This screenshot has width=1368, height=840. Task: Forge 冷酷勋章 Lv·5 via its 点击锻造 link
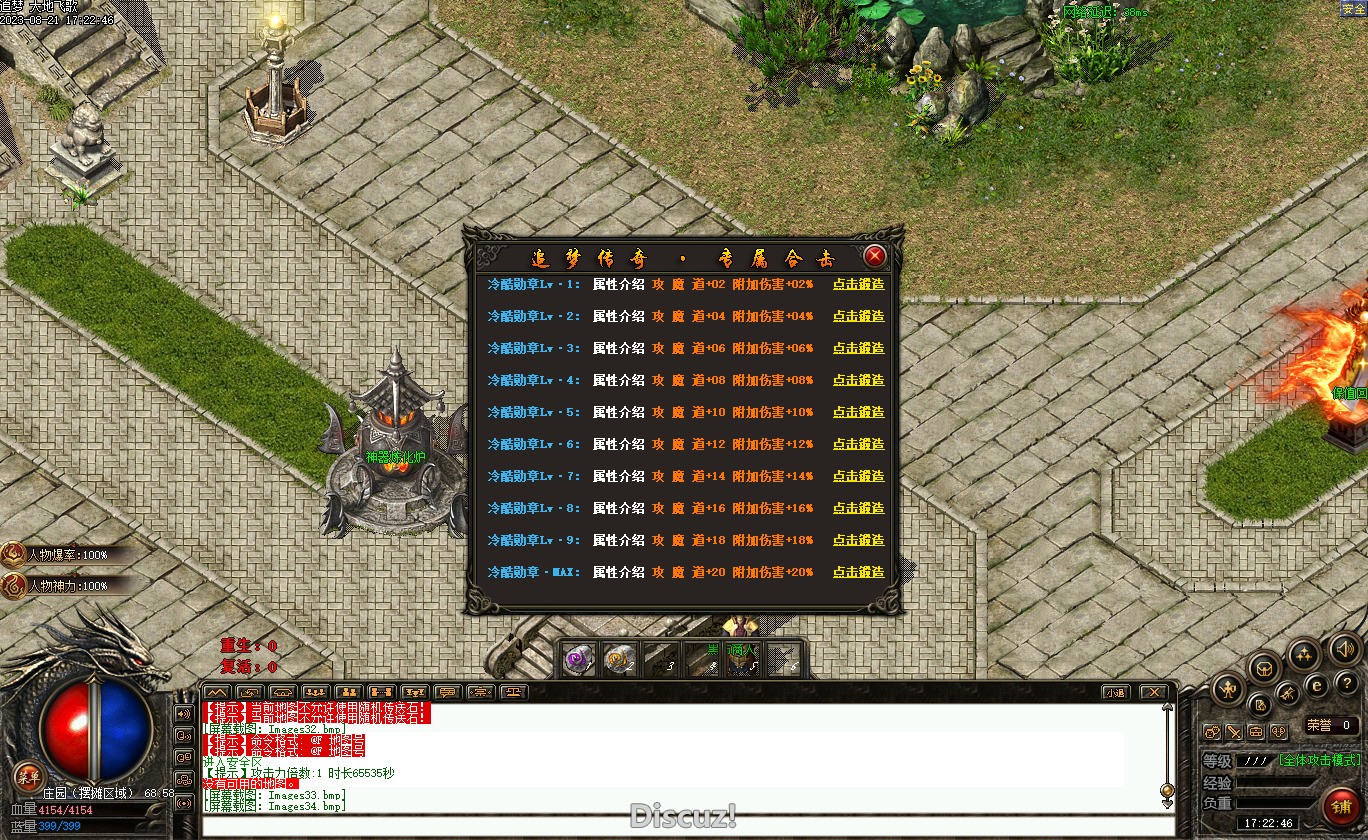[858, 412]
